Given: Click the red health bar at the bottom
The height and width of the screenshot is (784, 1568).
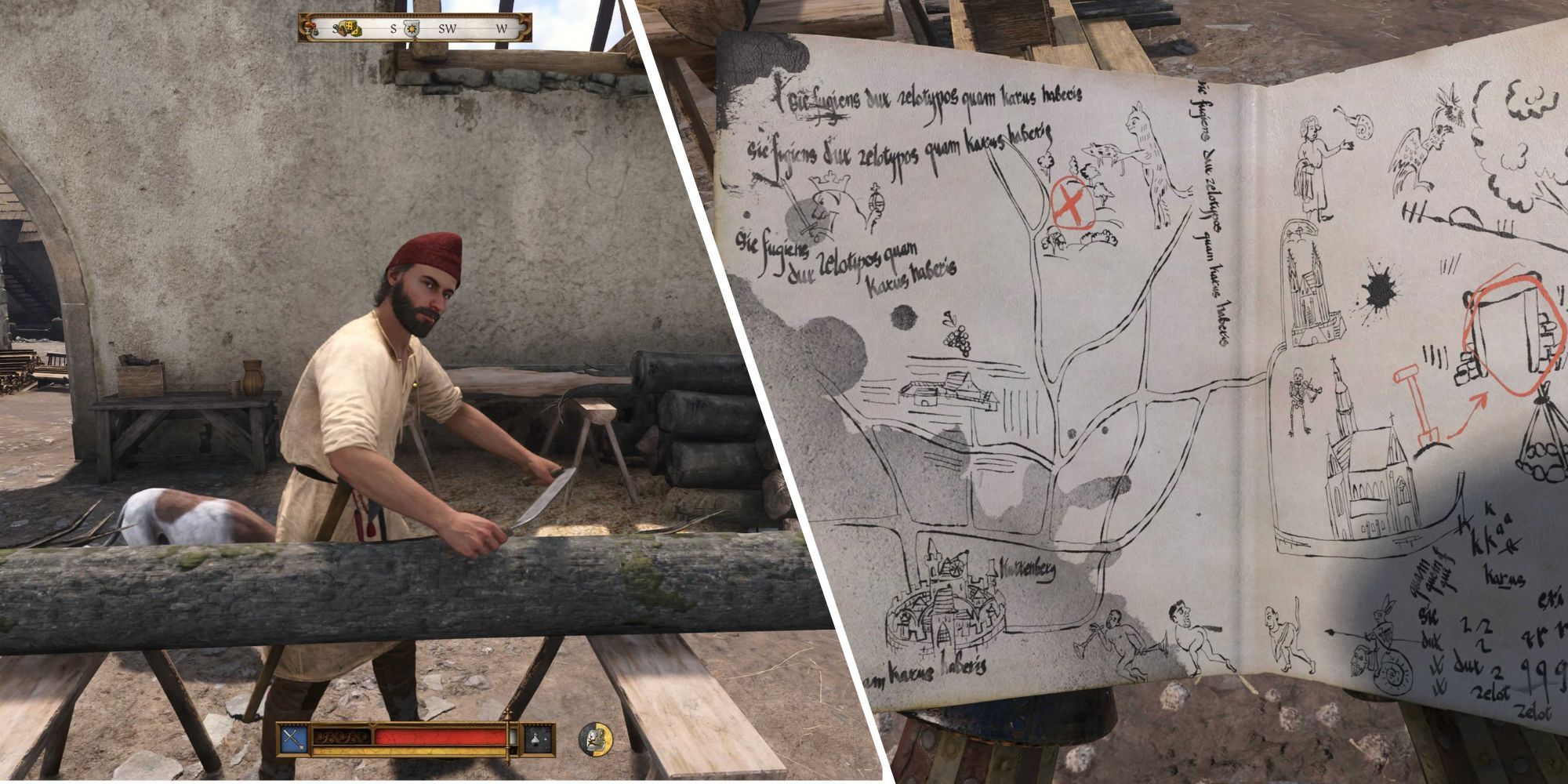Looking at the screenshot, I should coord(439,735).
